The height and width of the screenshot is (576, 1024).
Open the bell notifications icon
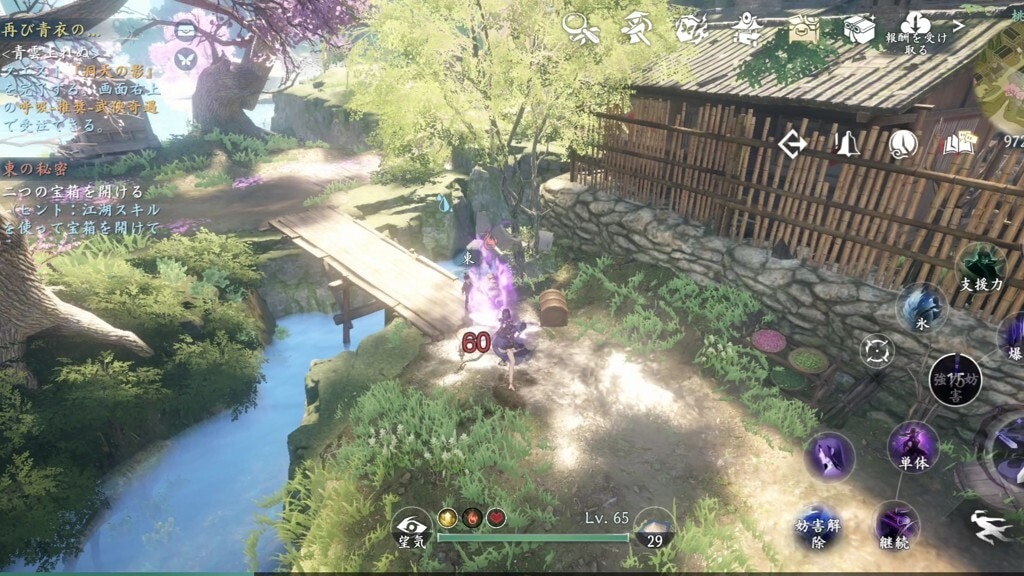(847, 145)
